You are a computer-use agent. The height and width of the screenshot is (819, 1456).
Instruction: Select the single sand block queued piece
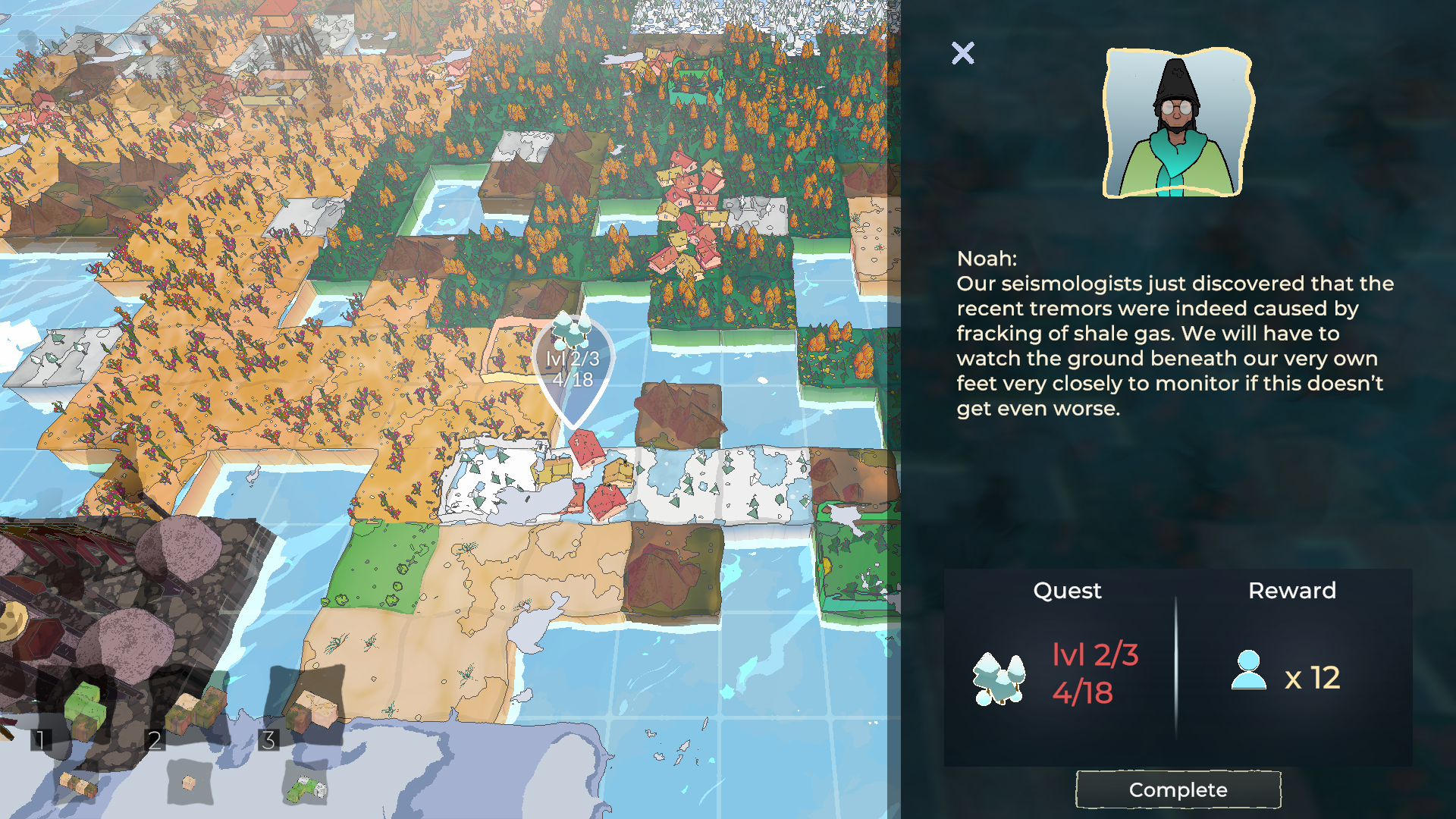(x=189, y=782)
